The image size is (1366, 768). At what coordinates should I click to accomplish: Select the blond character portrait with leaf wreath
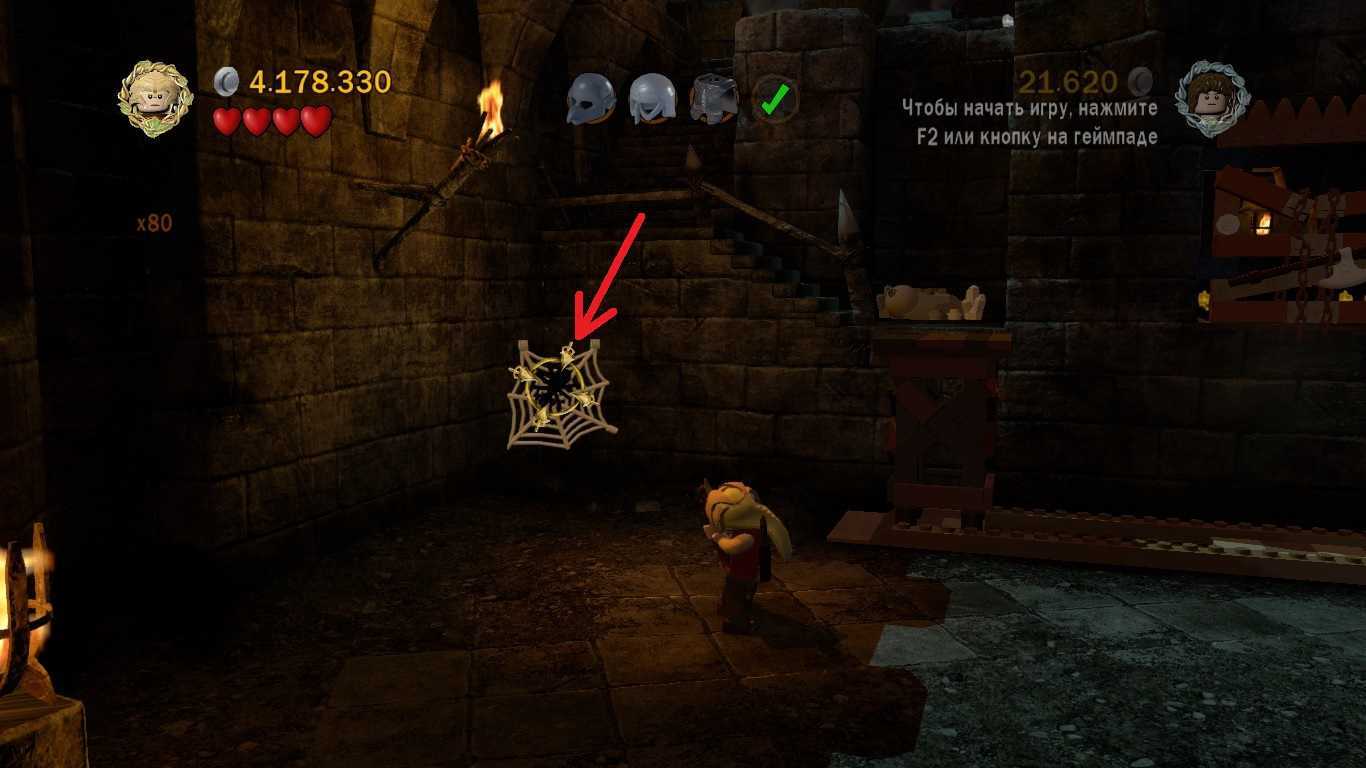click(x=155, y=98)
